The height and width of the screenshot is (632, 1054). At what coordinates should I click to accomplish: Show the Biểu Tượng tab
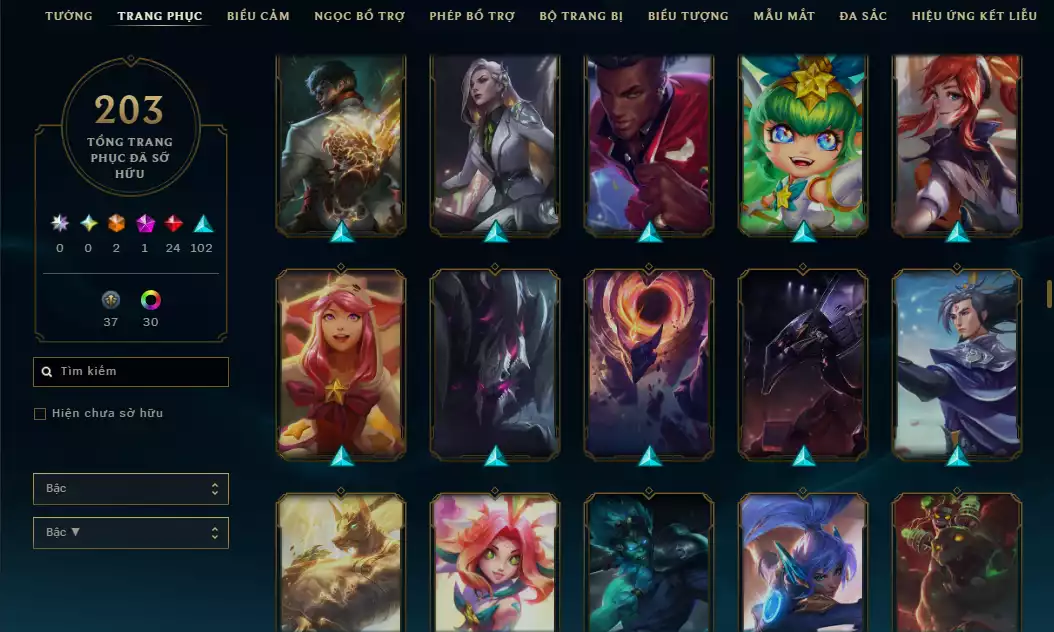pos(688,16)
